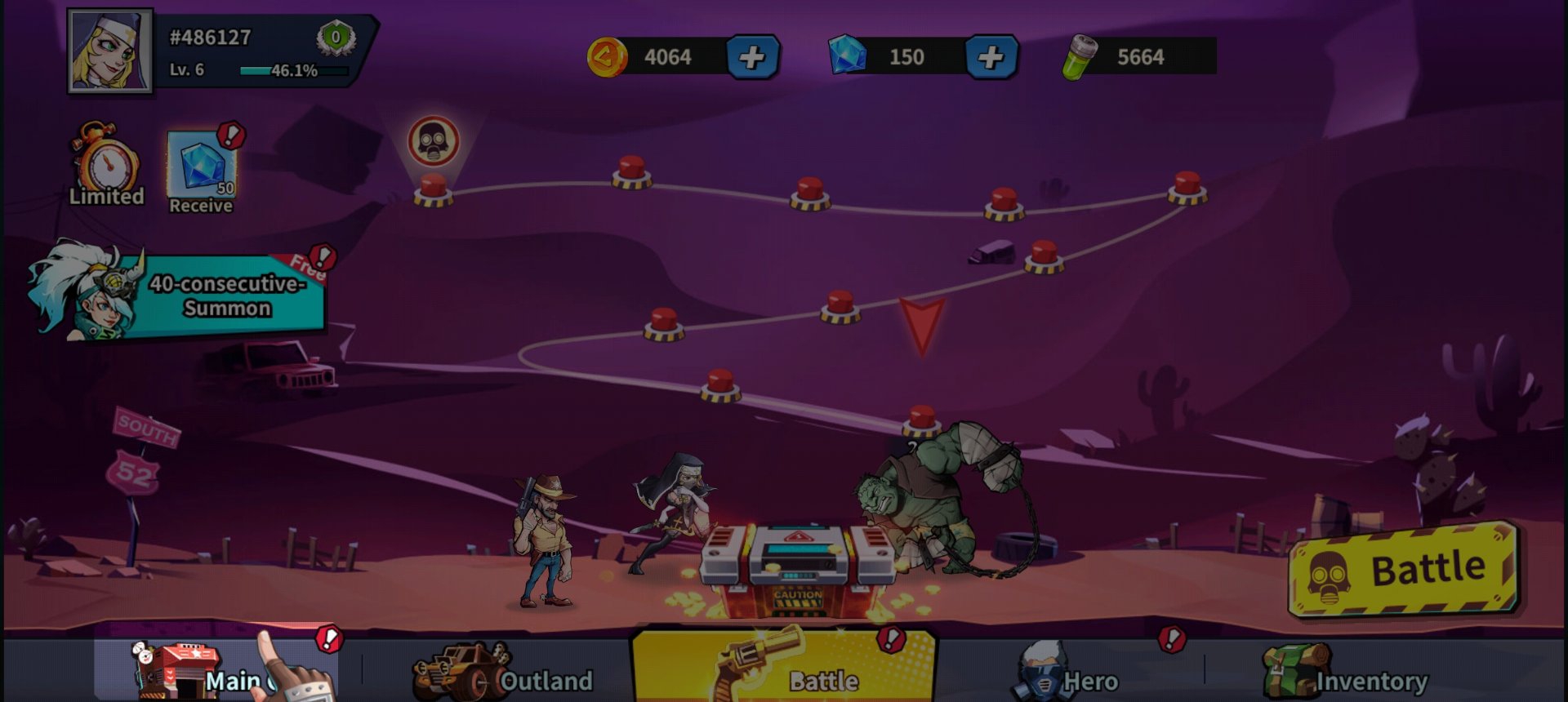
Task: Start the yellow Battle button
Action: pos(1401,570)
